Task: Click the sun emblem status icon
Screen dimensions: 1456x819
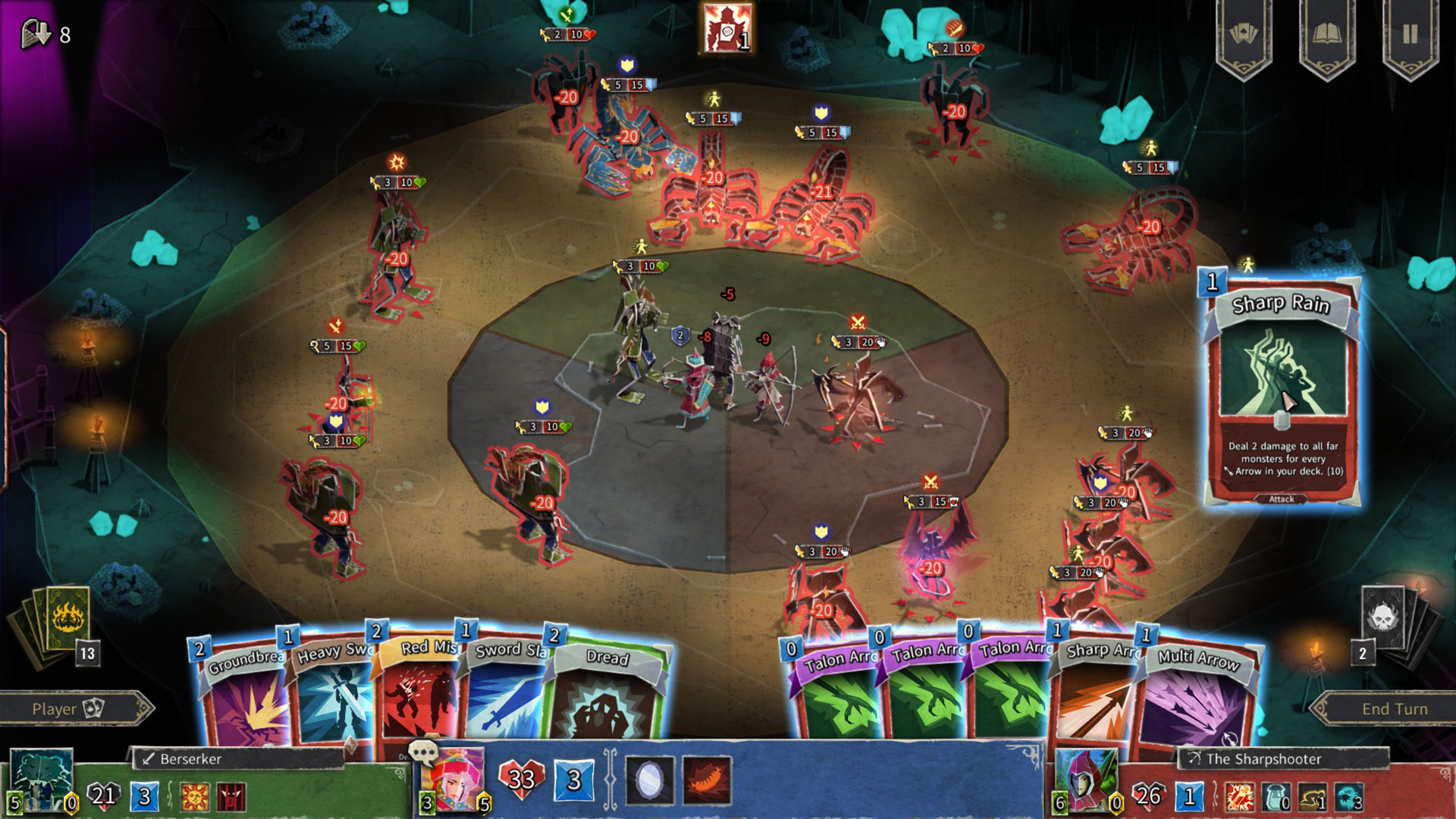Action: point(194,797)
